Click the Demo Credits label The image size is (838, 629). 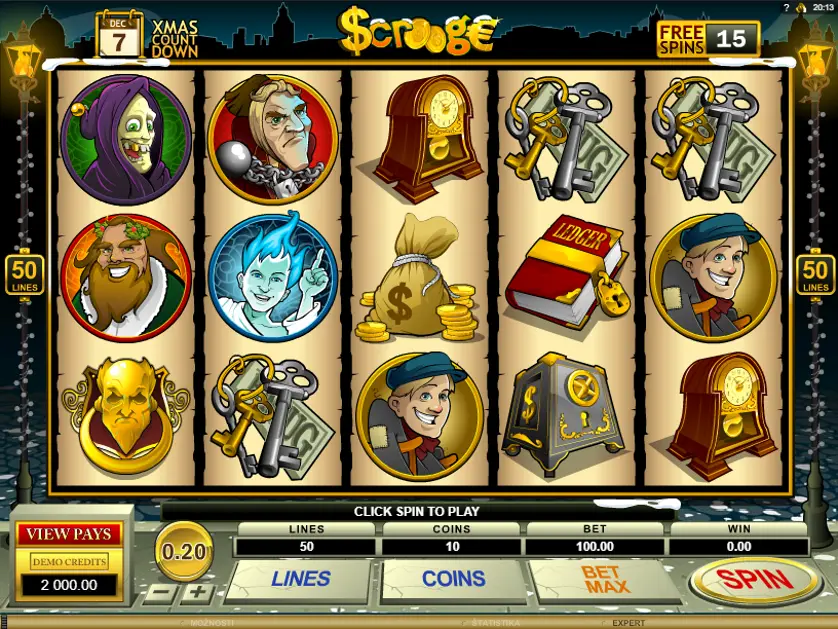68,562
